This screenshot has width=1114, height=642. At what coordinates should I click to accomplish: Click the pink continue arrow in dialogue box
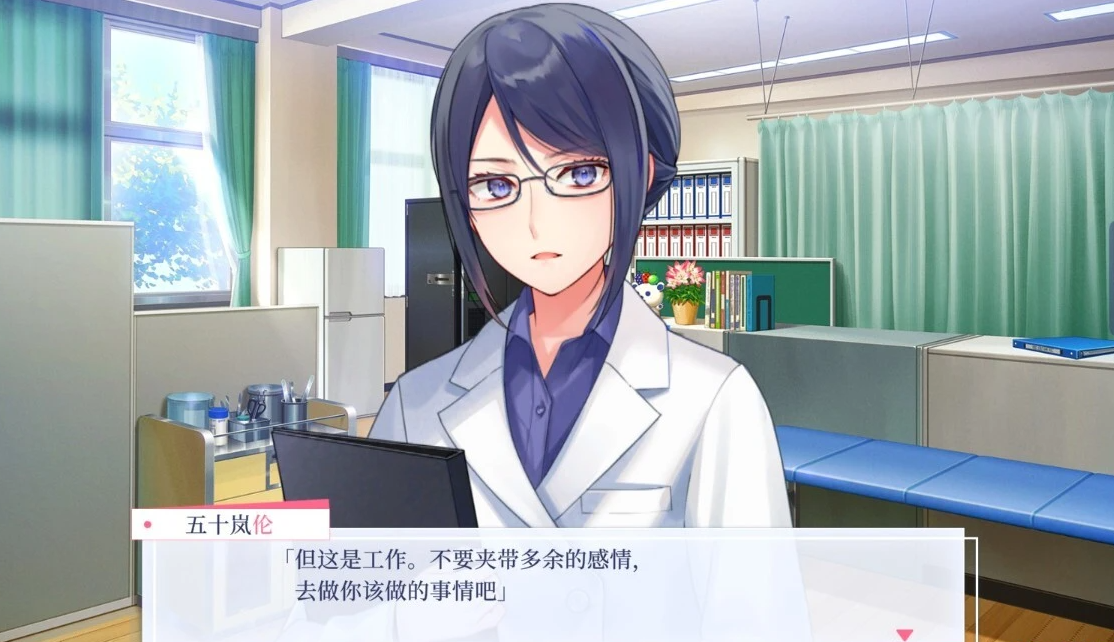click(x=904, y=634)
